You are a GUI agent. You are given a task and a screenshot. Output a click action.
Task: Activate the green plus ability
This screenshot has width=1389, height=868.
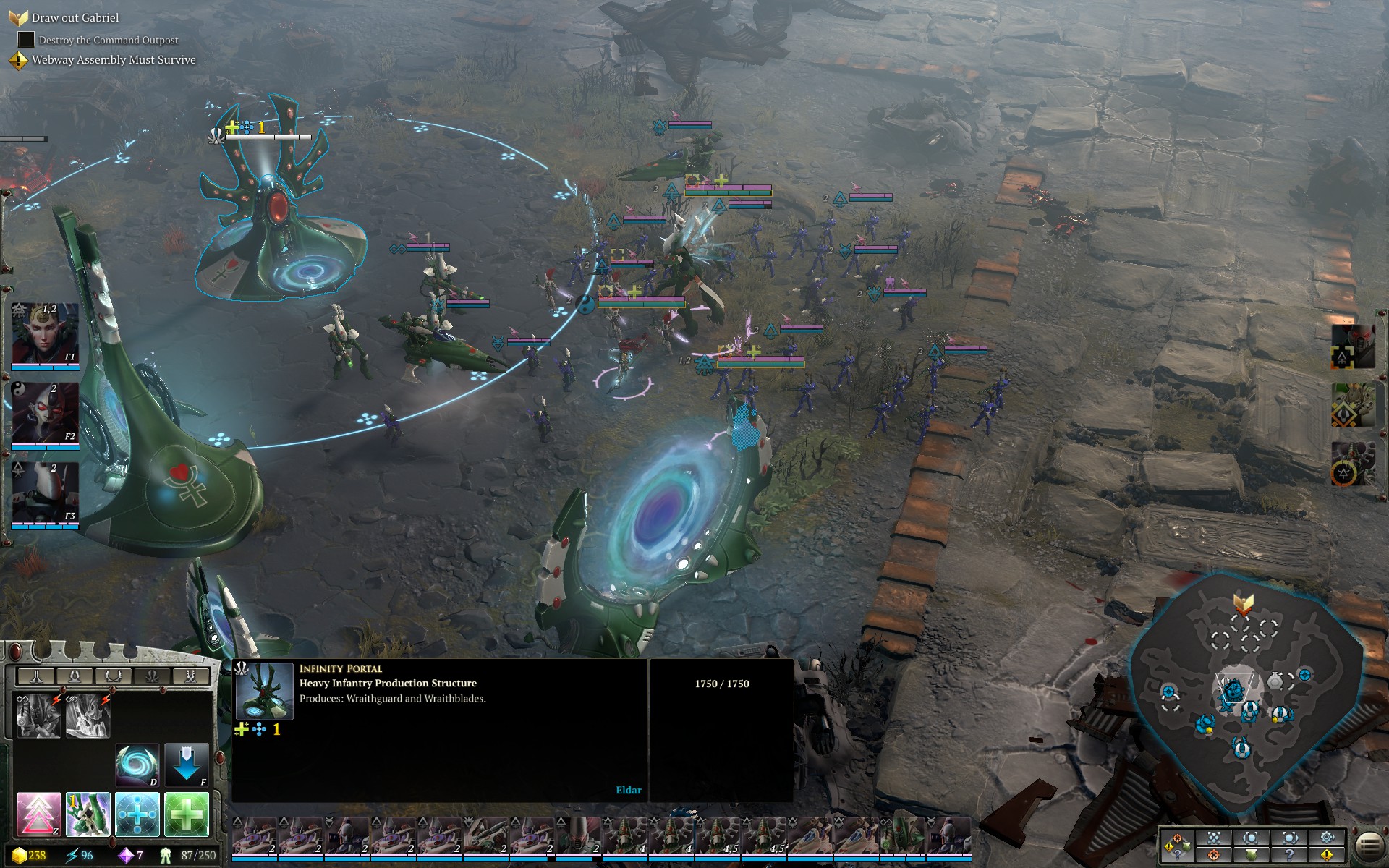[x=186, y=814]
